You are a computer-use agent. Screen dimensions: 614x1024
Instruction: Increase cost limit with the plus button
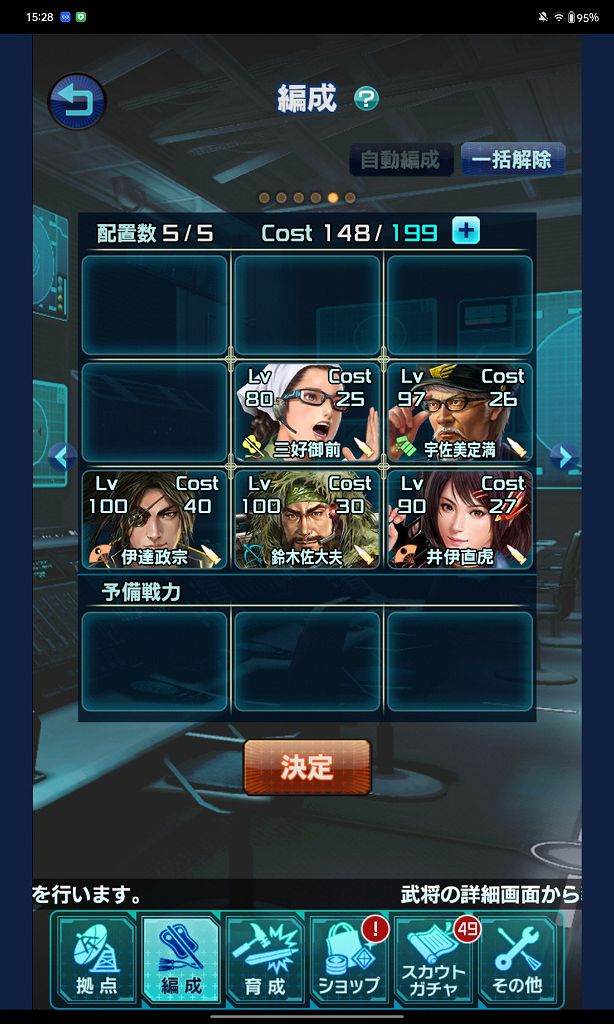pos(465,231)
